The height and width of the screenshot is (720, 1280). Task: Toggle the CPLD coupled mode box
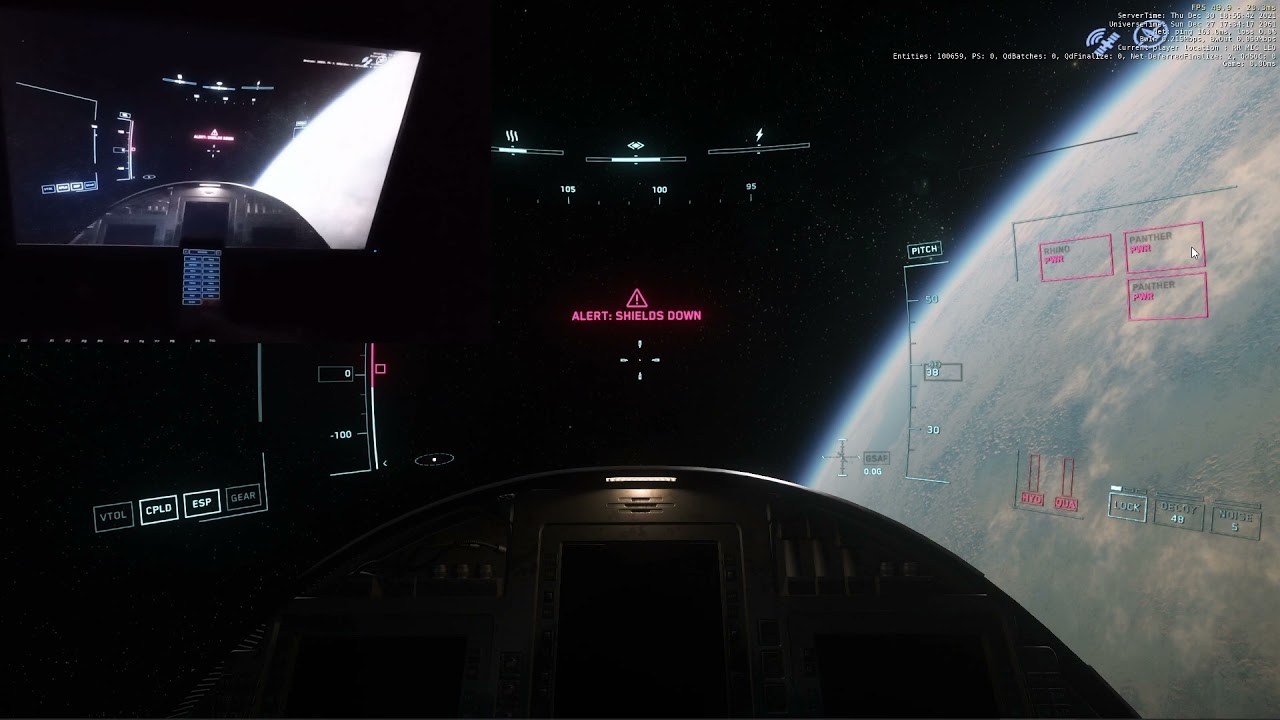pyautogui.click(x=159, y=509)
